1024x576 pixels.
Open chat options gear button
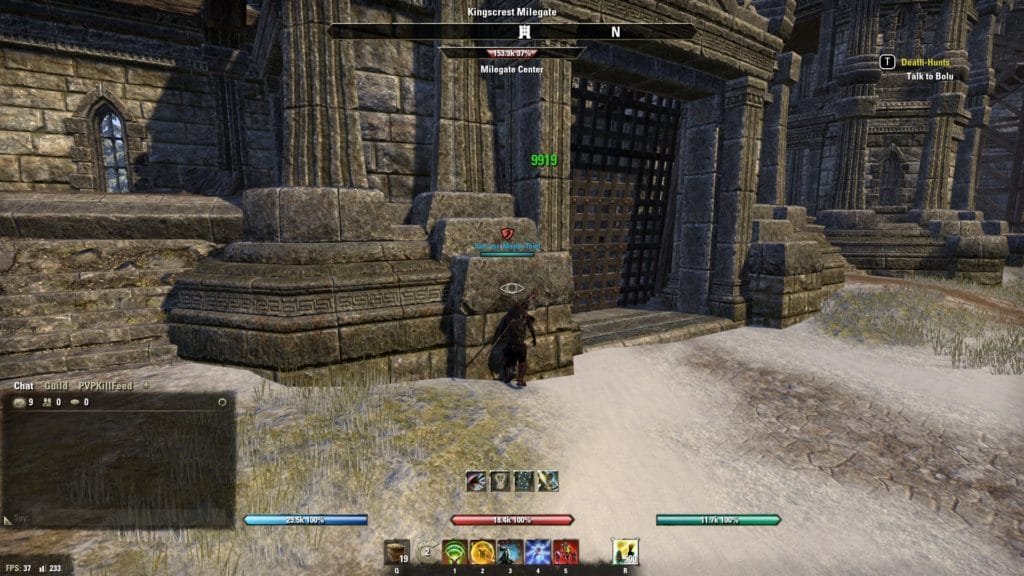221,402
